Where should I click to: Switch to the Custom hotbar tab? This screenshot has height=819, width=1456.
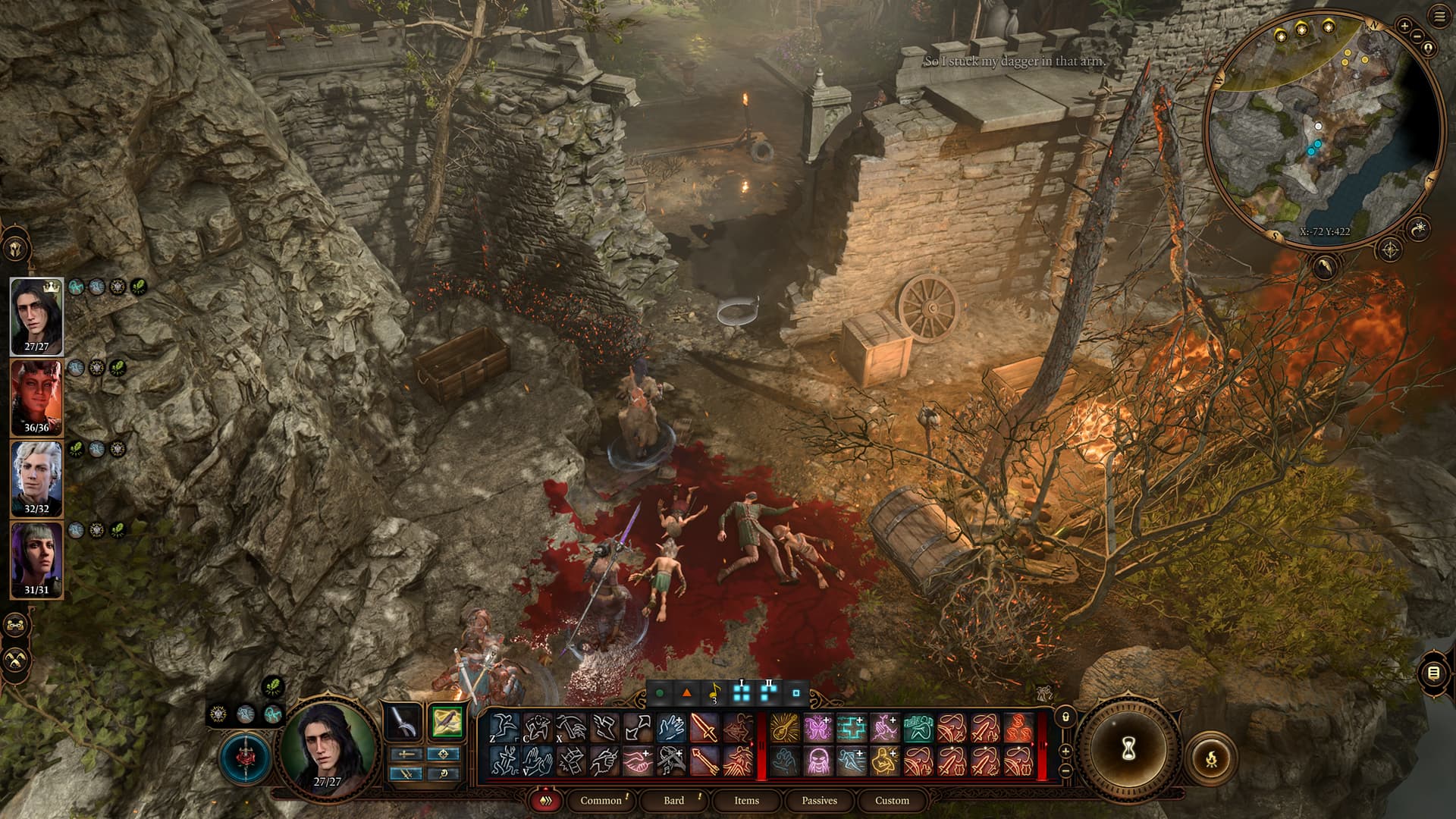click(x=892, y=800)
